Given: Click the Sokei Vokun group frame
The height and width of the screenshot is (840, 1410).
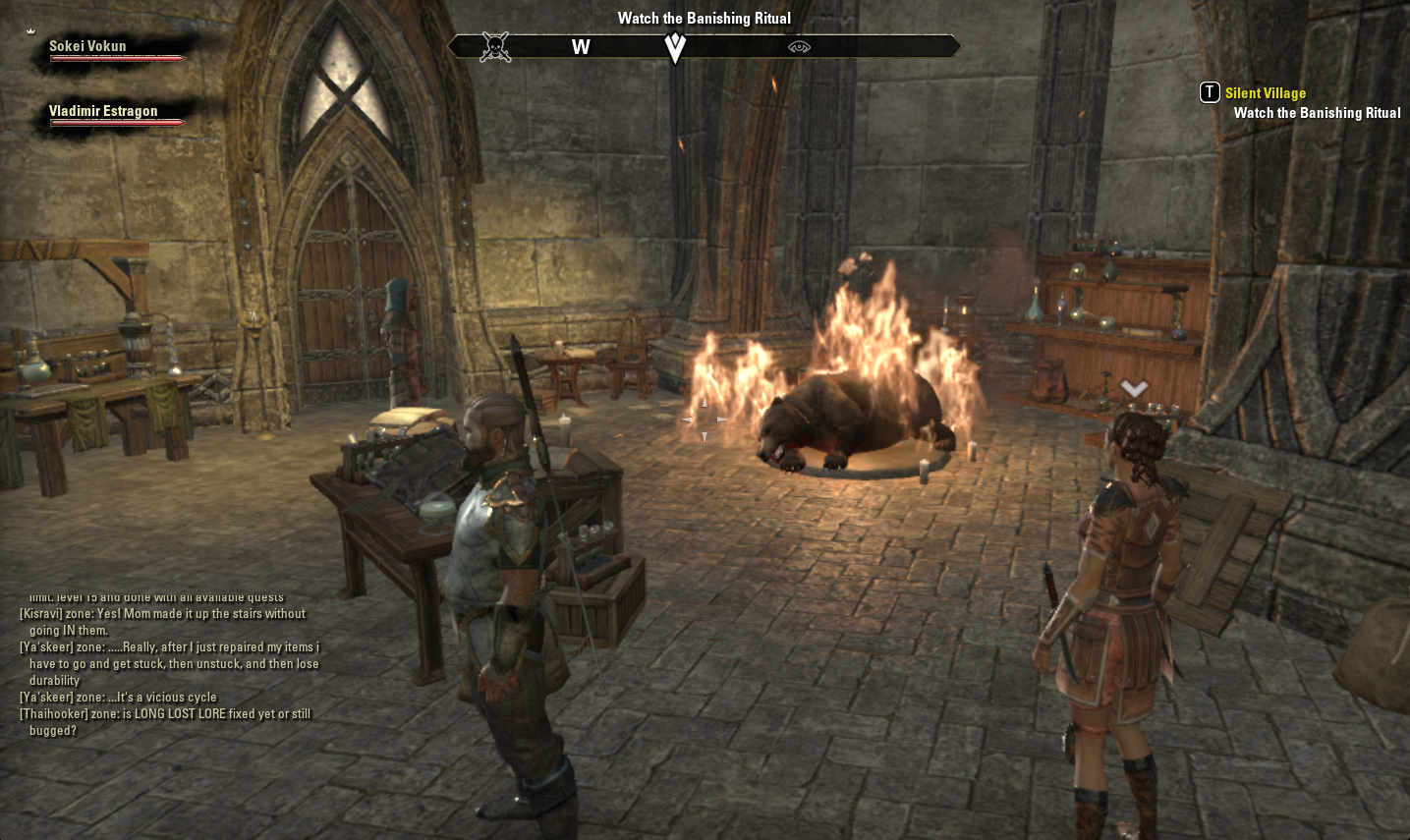Looking at the screenshot, I should point(88,46).
